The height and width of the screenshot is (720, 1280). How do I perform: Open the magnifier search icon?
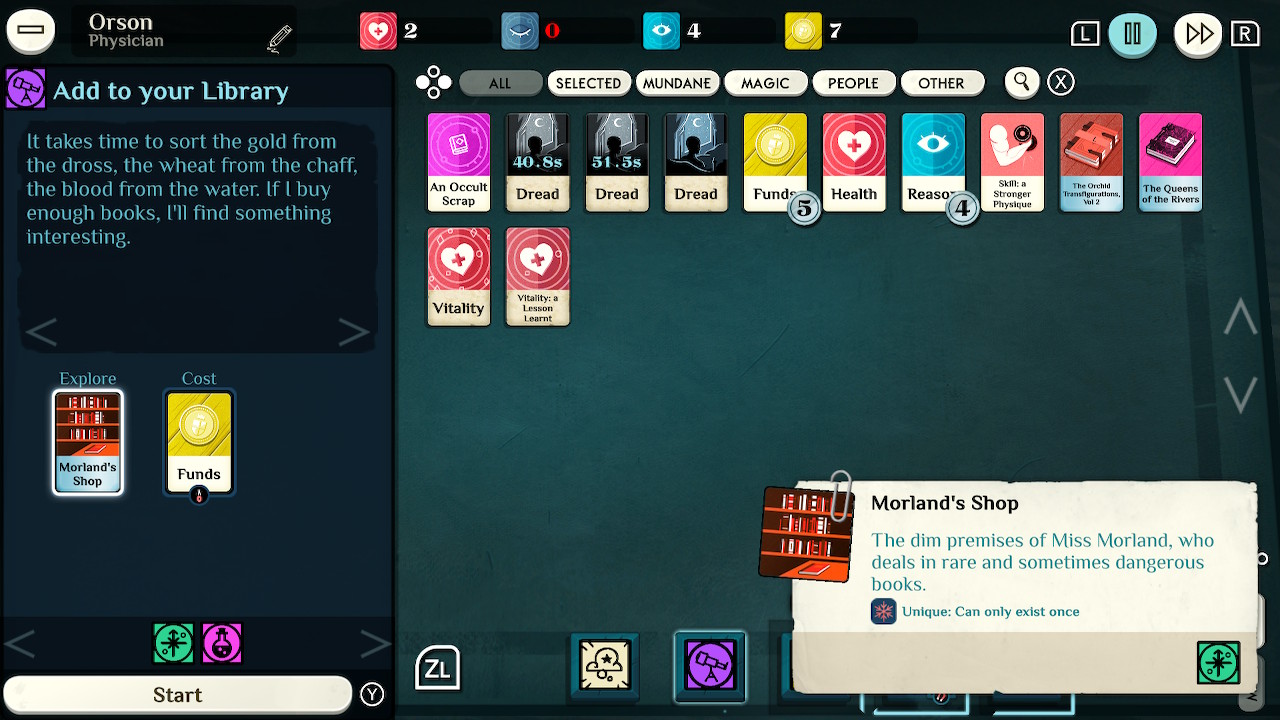point(1021,82)
